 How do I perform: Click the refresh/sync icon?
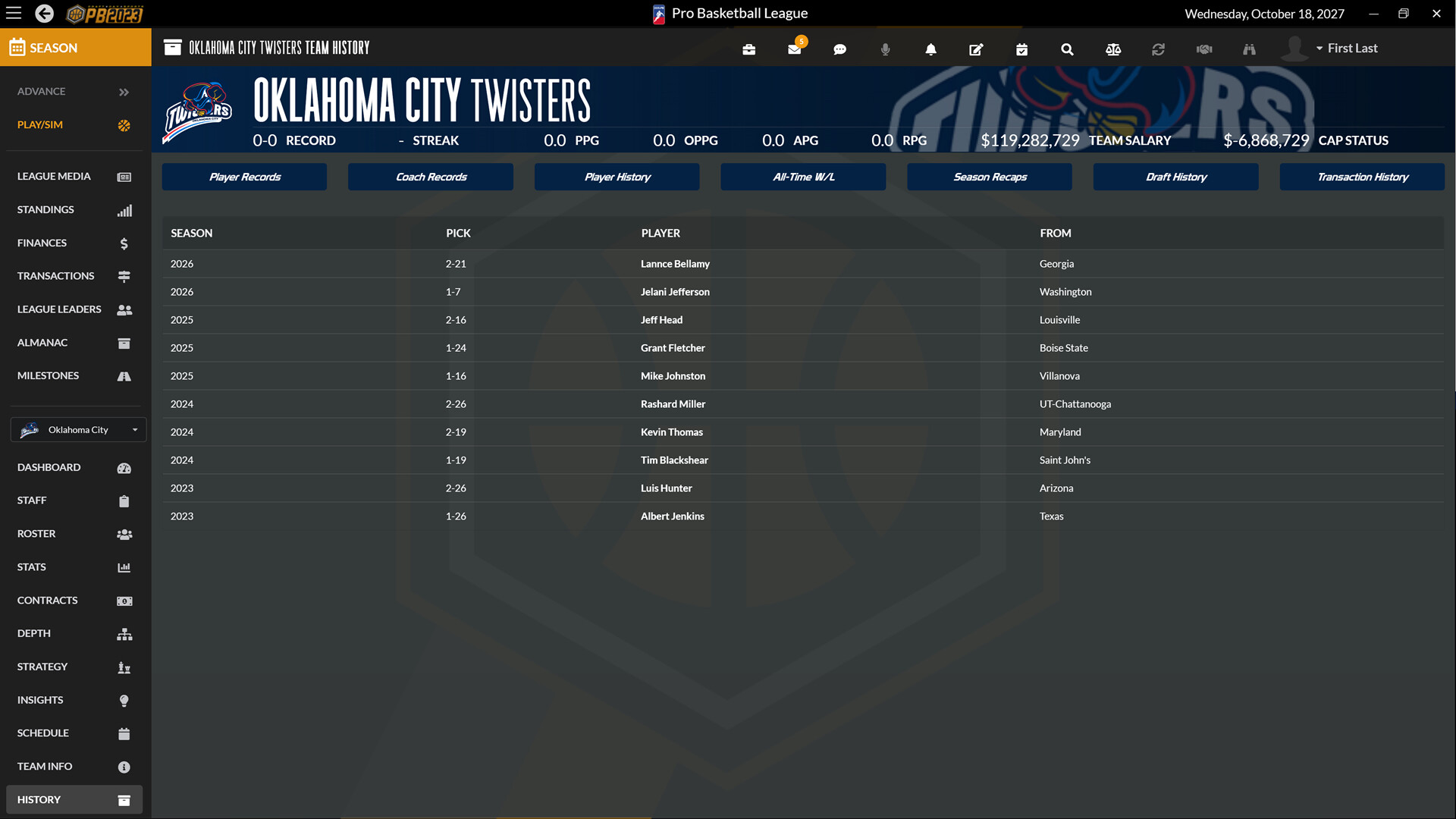(x=1158, y=49)
